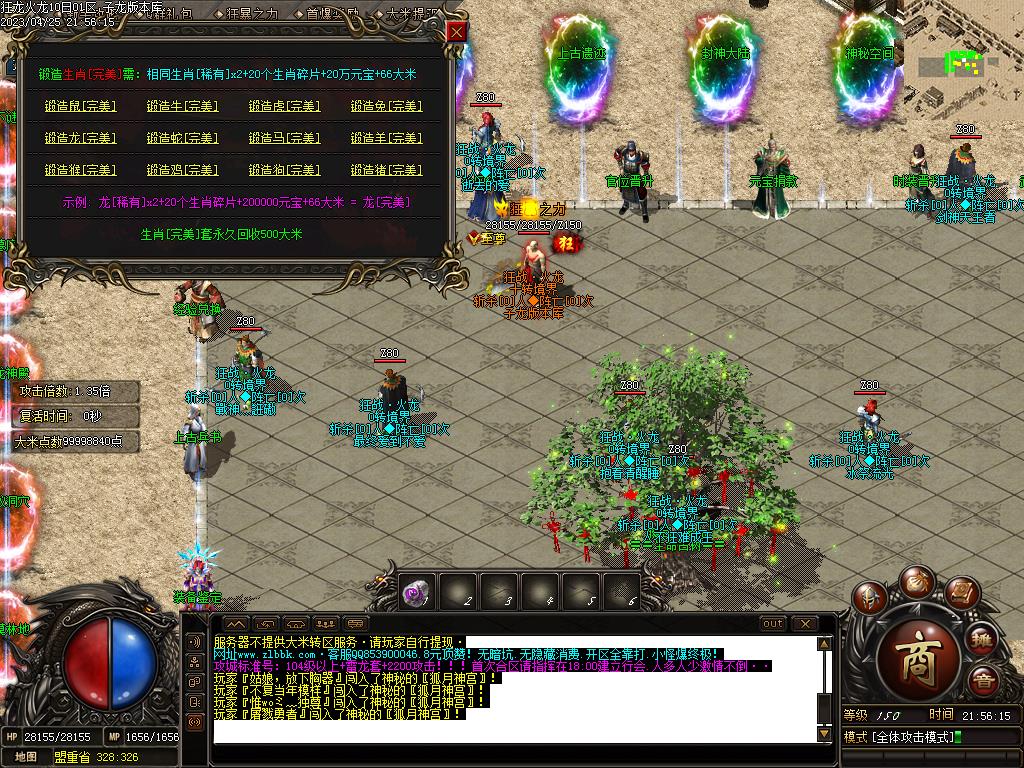Click the 锻造鸡[完美] link
Viewport: 1024px width, 768px height.
(x=182, y=170)
